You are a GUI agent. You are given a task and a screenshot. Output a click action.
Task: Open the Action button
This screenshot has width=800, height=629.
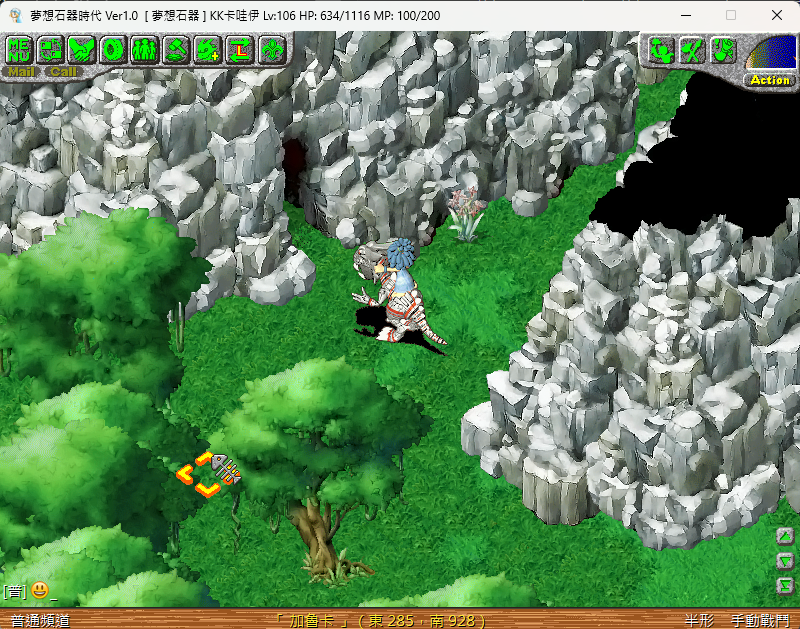770,80
